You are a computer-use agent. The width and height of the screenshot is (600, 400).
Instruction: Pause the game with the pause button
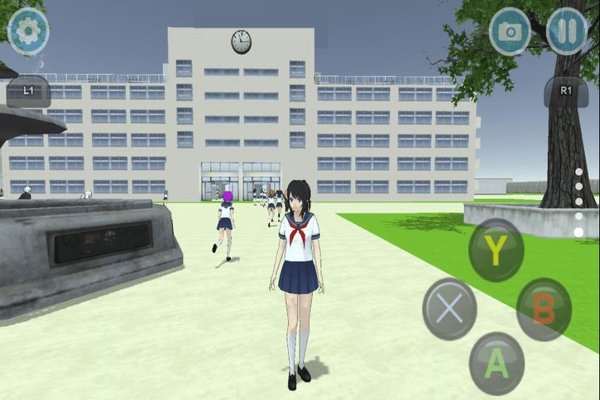(567, 31)
